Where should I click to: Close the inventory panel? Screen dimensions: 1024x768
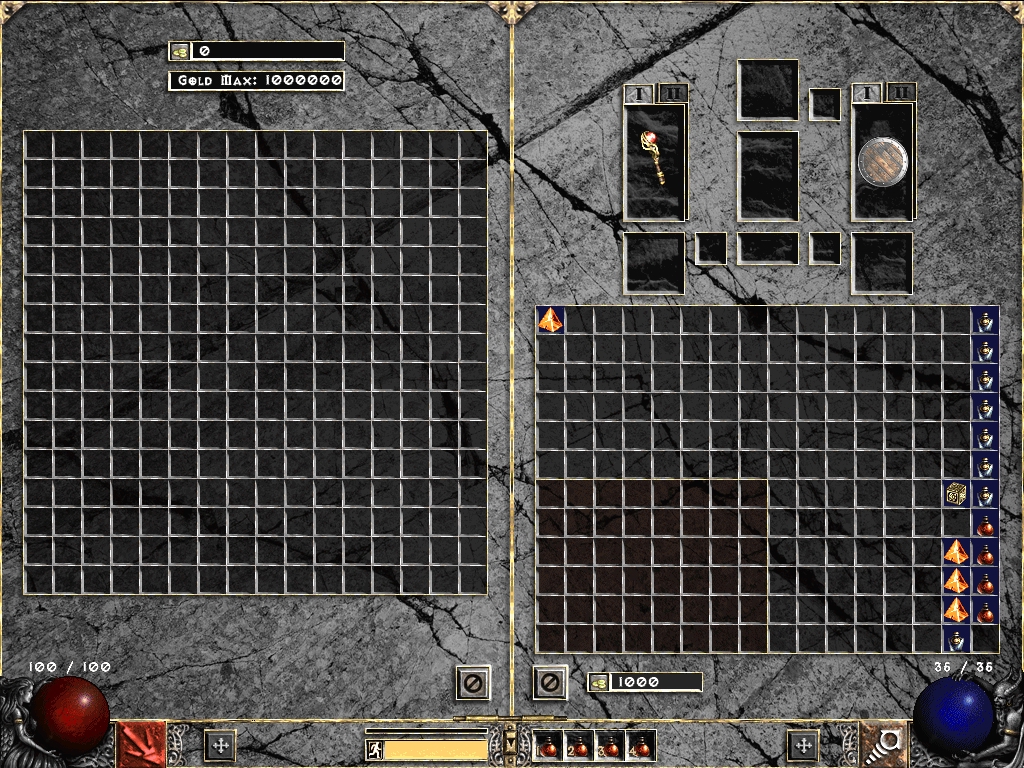[549, 683]
